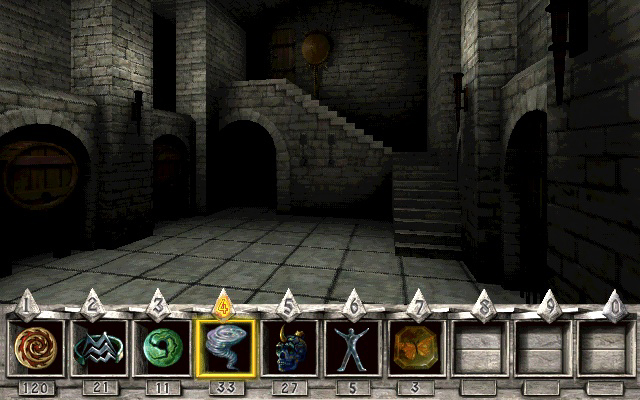The image size is (640, 400).
Task: Select the highlighted tornado spell slot
Action: (x=225, y=347)
